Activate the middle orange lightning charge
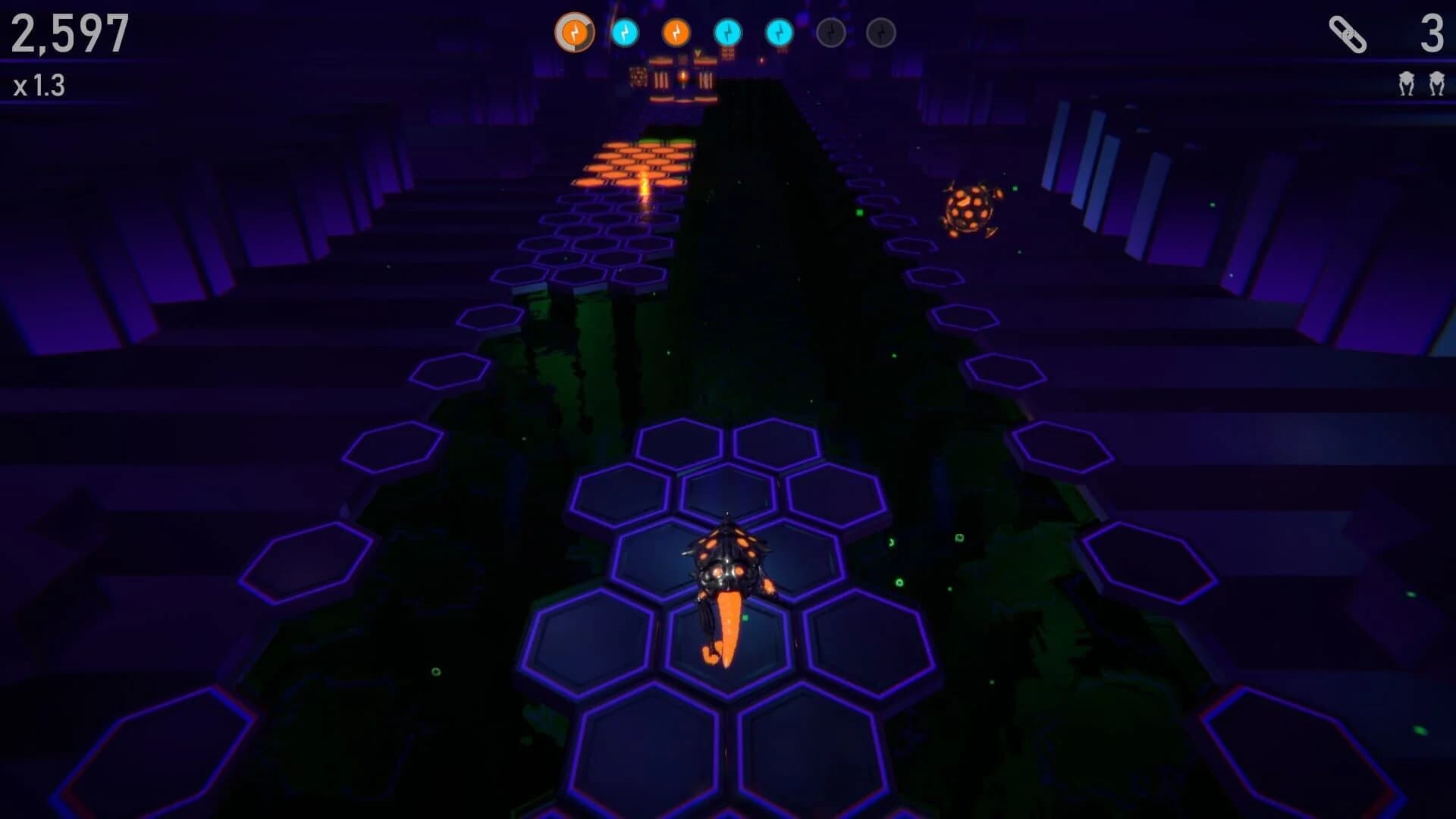The width and height of the screenshot is (1456, 819). point(676,33)
